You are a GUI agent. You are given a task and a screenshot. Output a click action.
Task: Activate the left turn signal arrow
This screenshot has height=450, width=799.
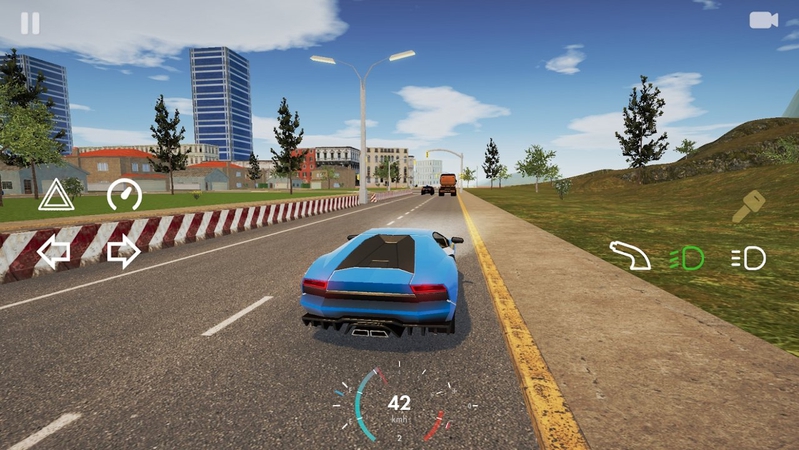tap(54, 253)
